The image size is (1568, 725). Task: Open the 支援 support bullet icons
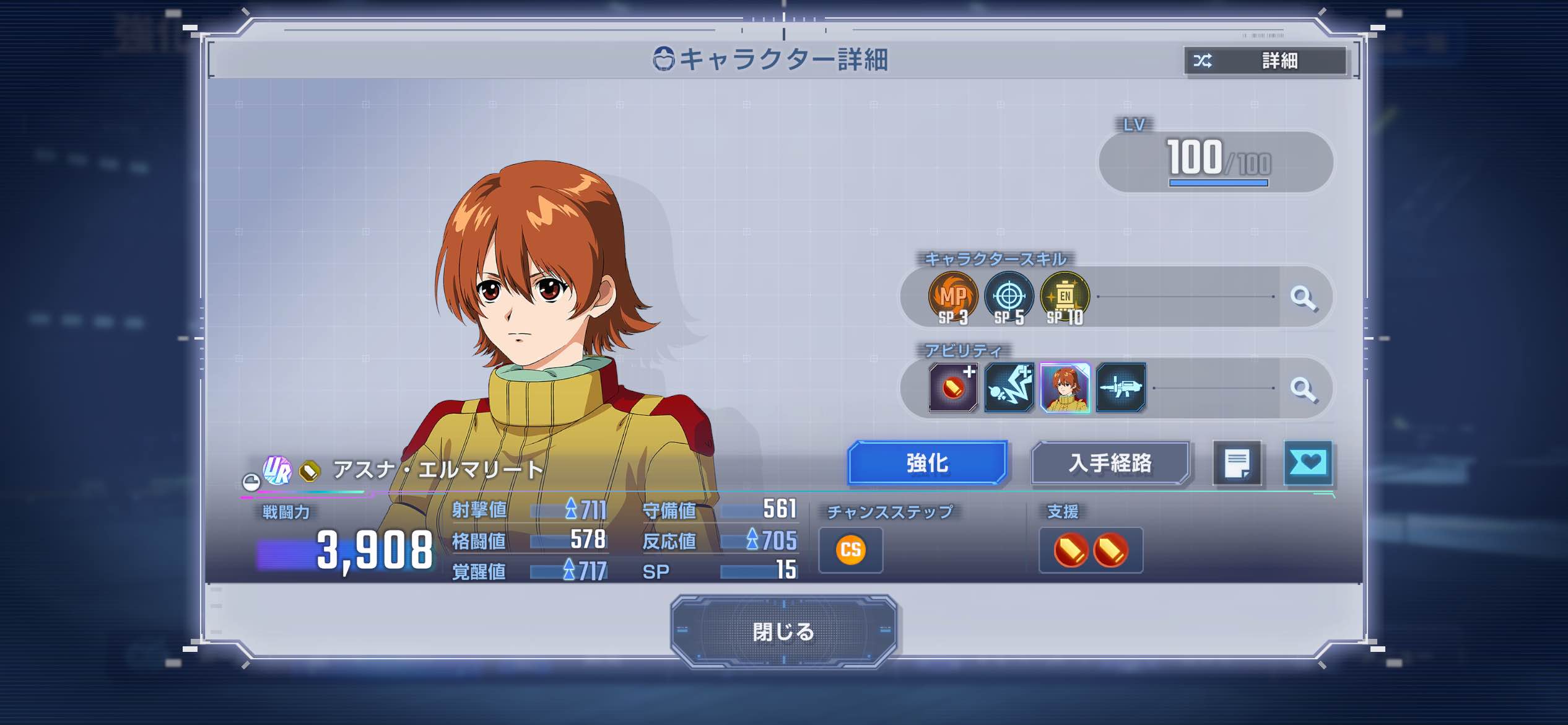tap(1091, 550)
